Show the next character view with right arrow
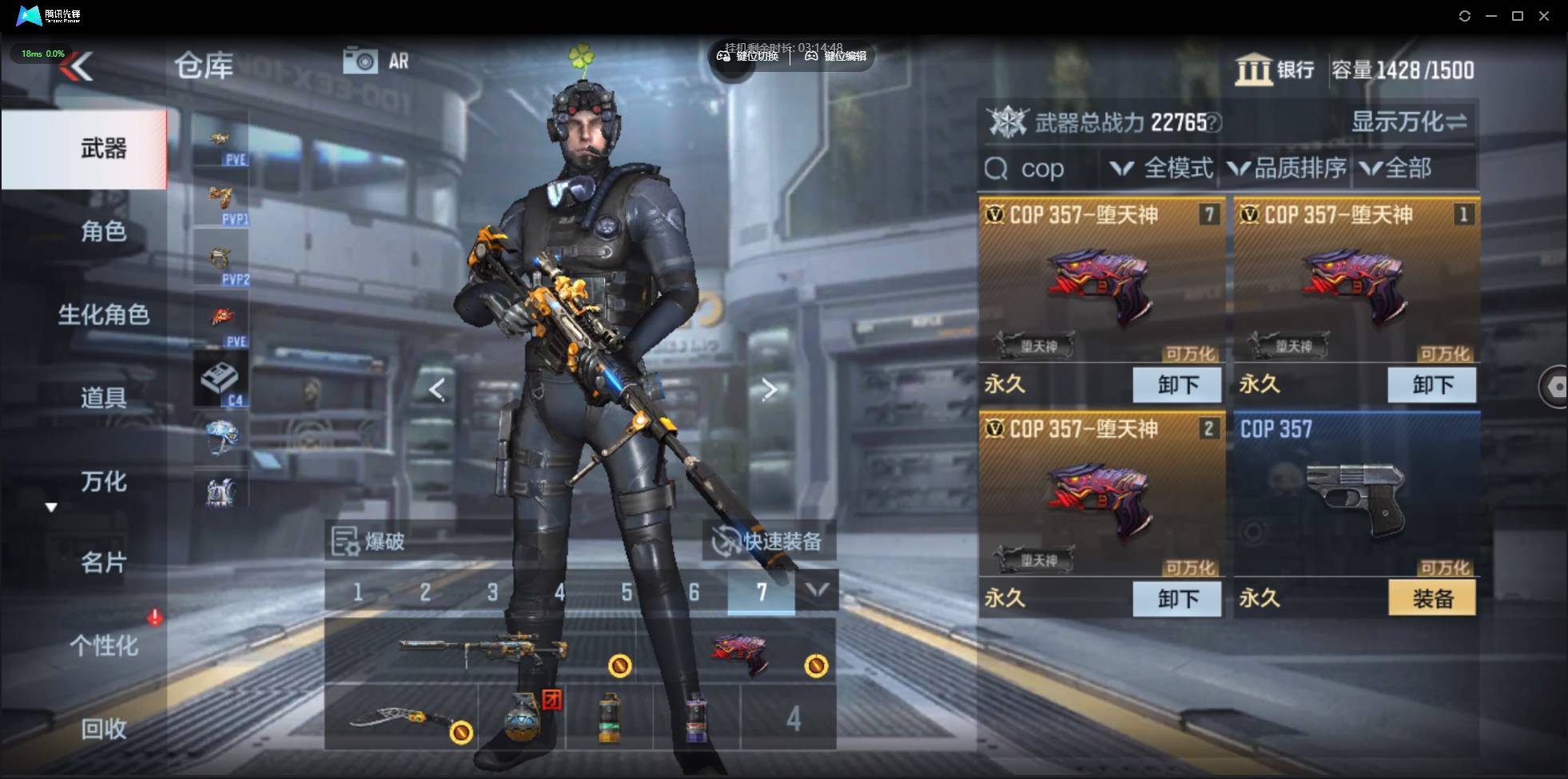1568x779 pixels. [x=769, y=390]
